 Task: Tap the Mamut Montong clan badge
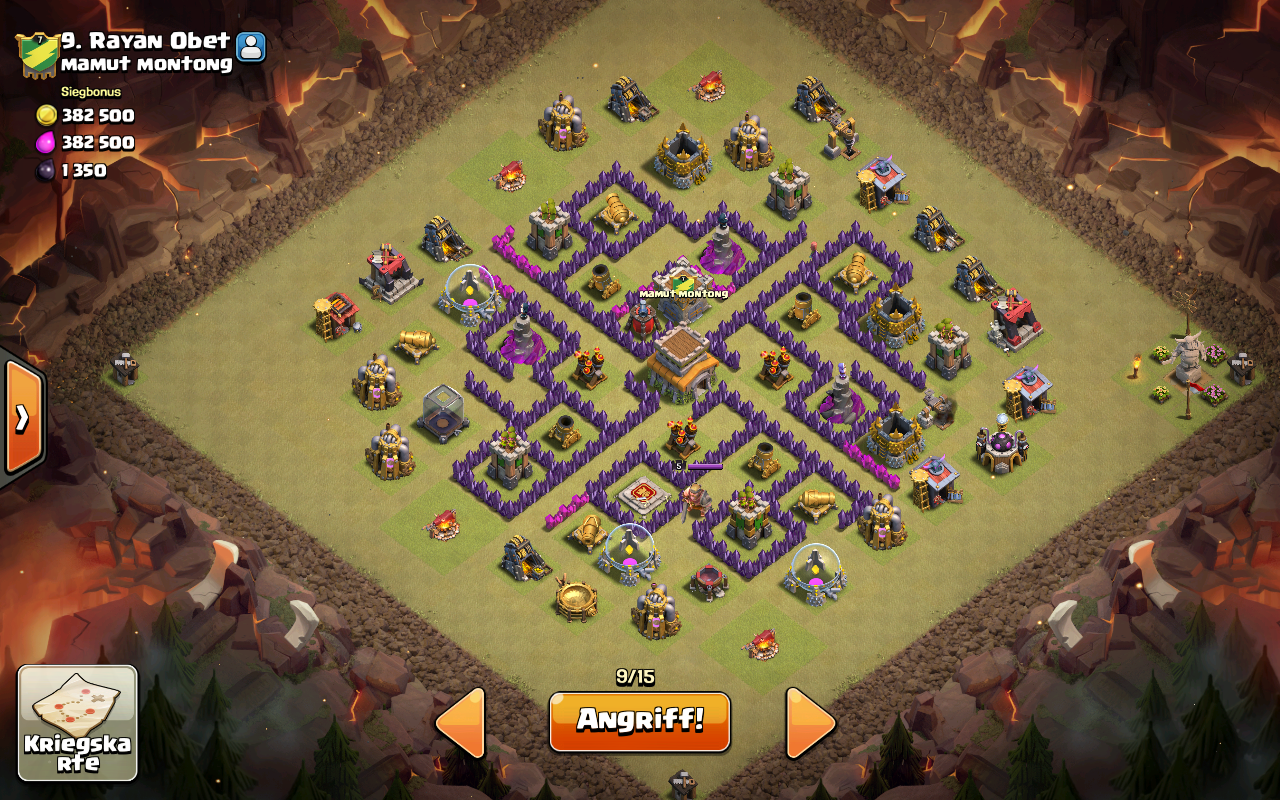tap(36, 54)
